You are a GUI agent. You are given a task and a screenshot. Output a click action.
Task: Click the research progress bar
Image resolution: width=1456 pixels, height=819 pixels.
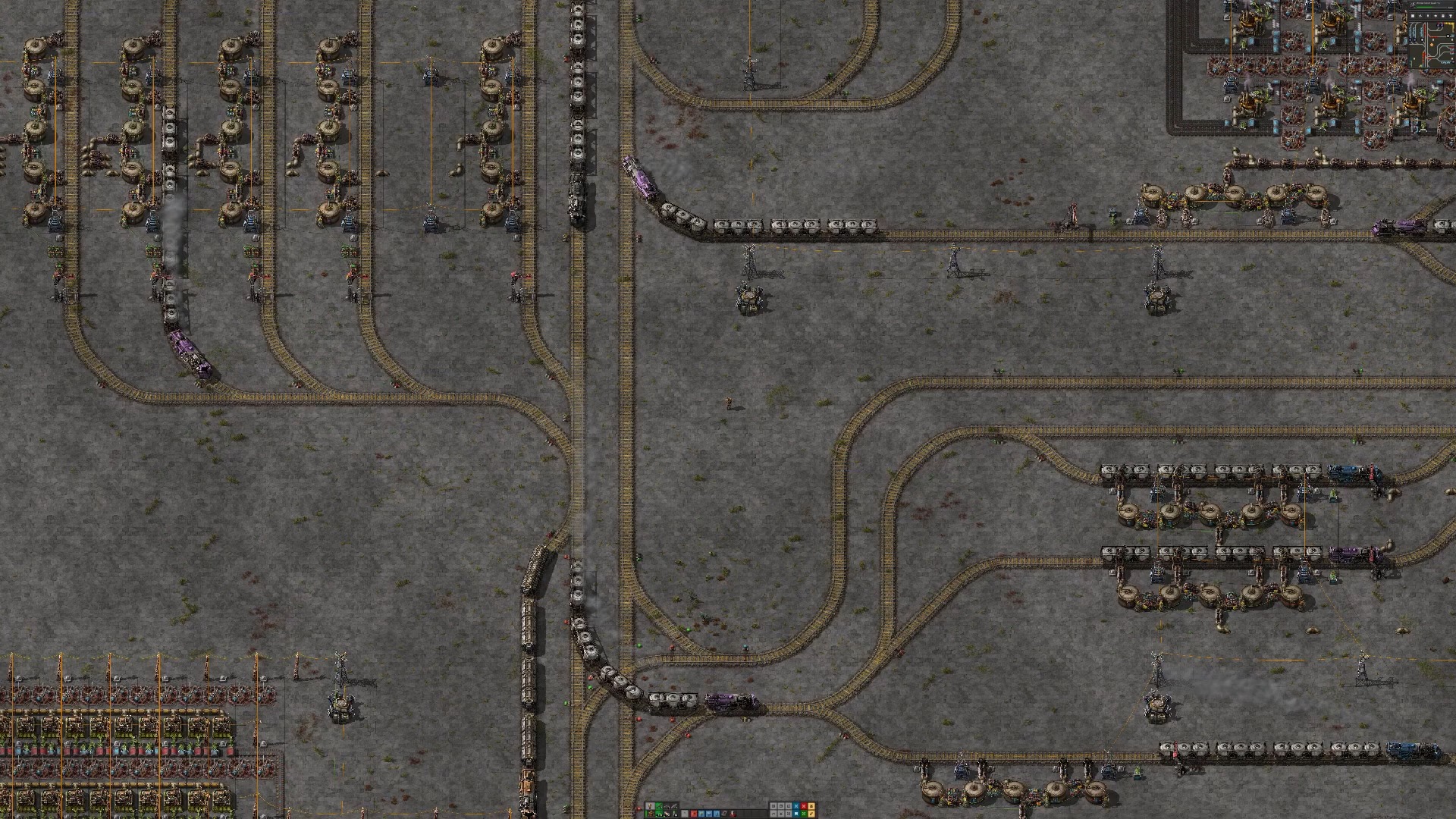[x=1433, y=8]
